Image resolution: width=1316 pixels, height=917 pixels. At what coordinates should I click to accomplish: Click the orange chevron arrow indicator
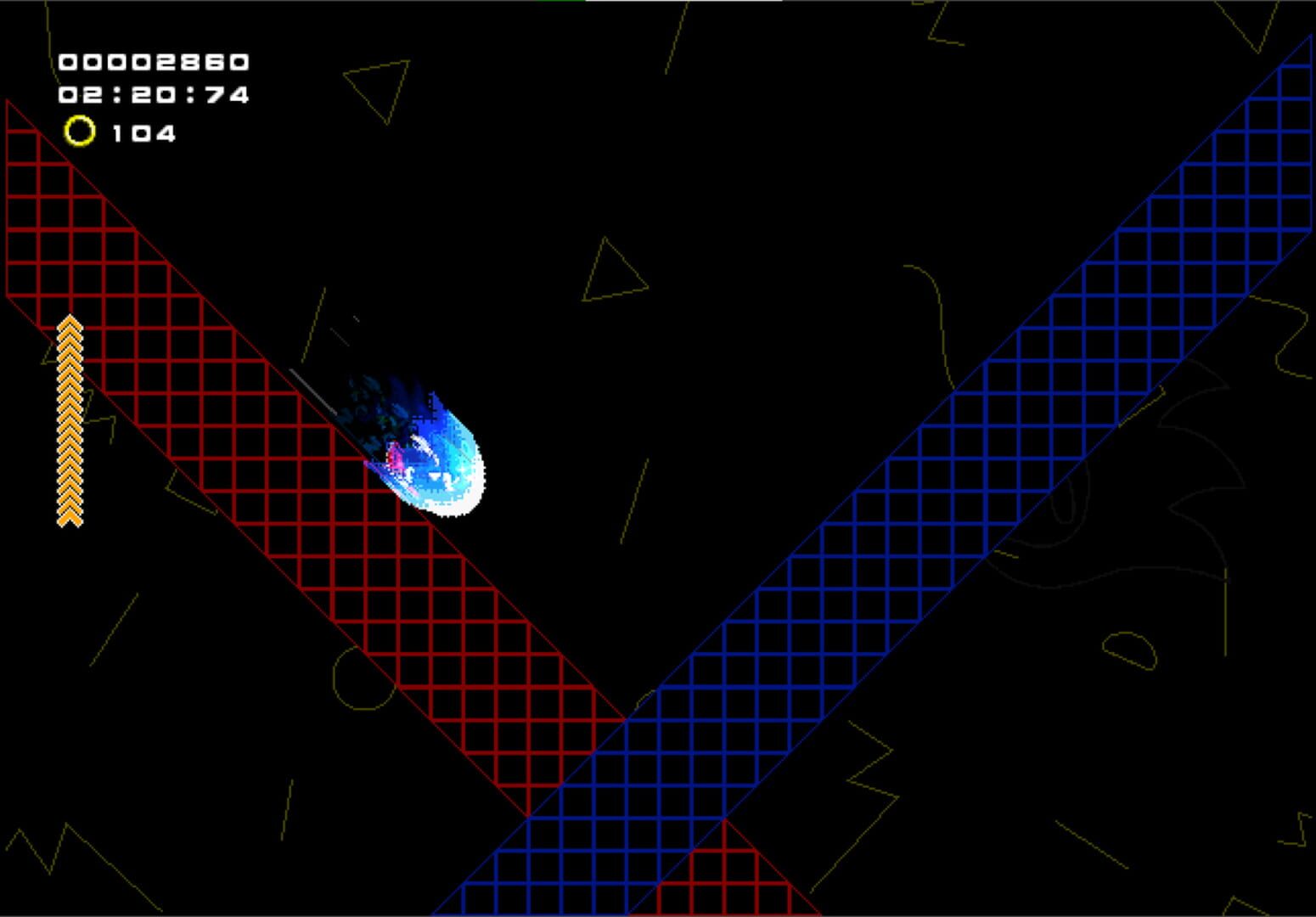69,420
